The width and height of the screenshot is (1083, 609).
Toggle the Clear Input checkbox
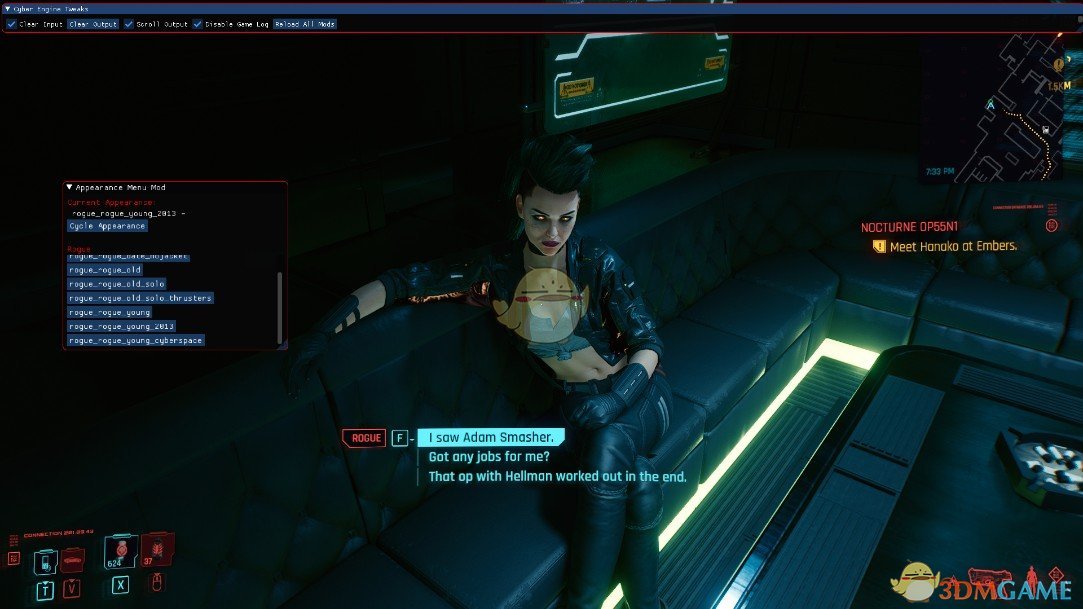[11, 24]
